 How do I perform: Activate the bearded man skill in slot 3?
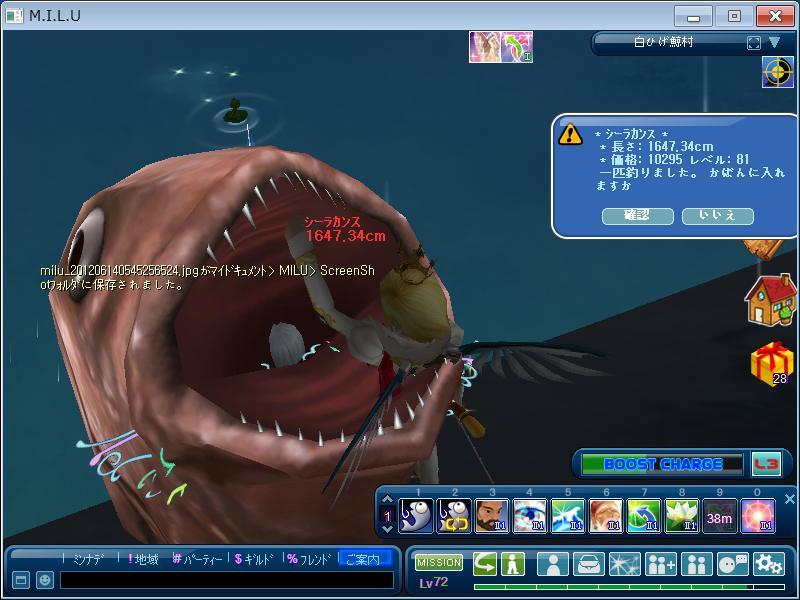coord(491,516)
